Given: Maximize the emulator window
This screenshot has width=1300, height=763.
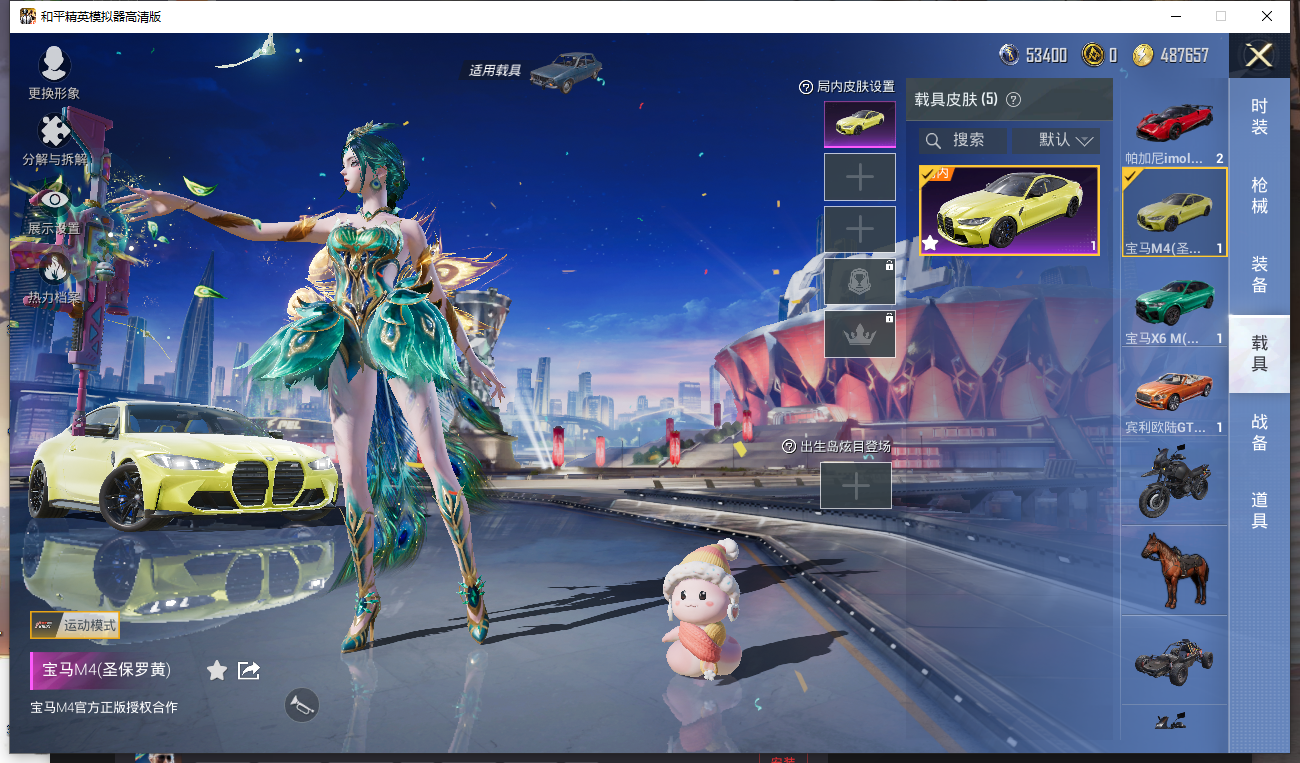Looking at the screenshot, I should click(1220, 16).
